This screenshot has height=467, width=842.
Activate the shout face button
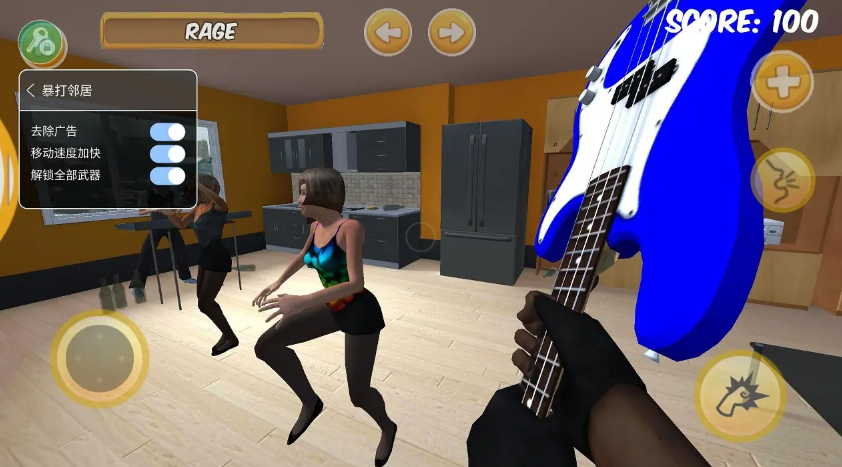pos(781,179)
